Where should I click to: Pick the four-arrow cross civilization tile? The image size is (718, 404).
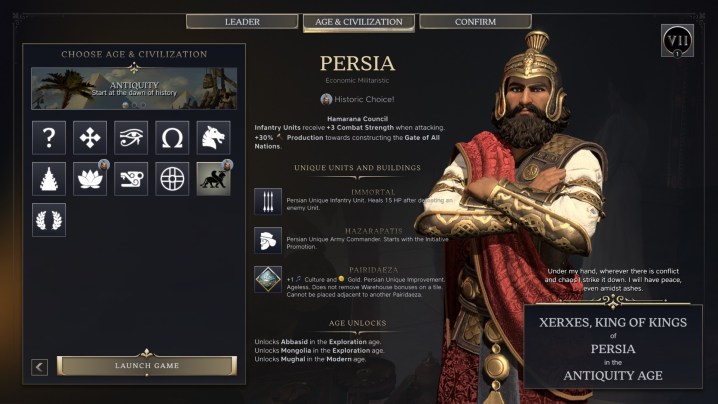[90, 137]
